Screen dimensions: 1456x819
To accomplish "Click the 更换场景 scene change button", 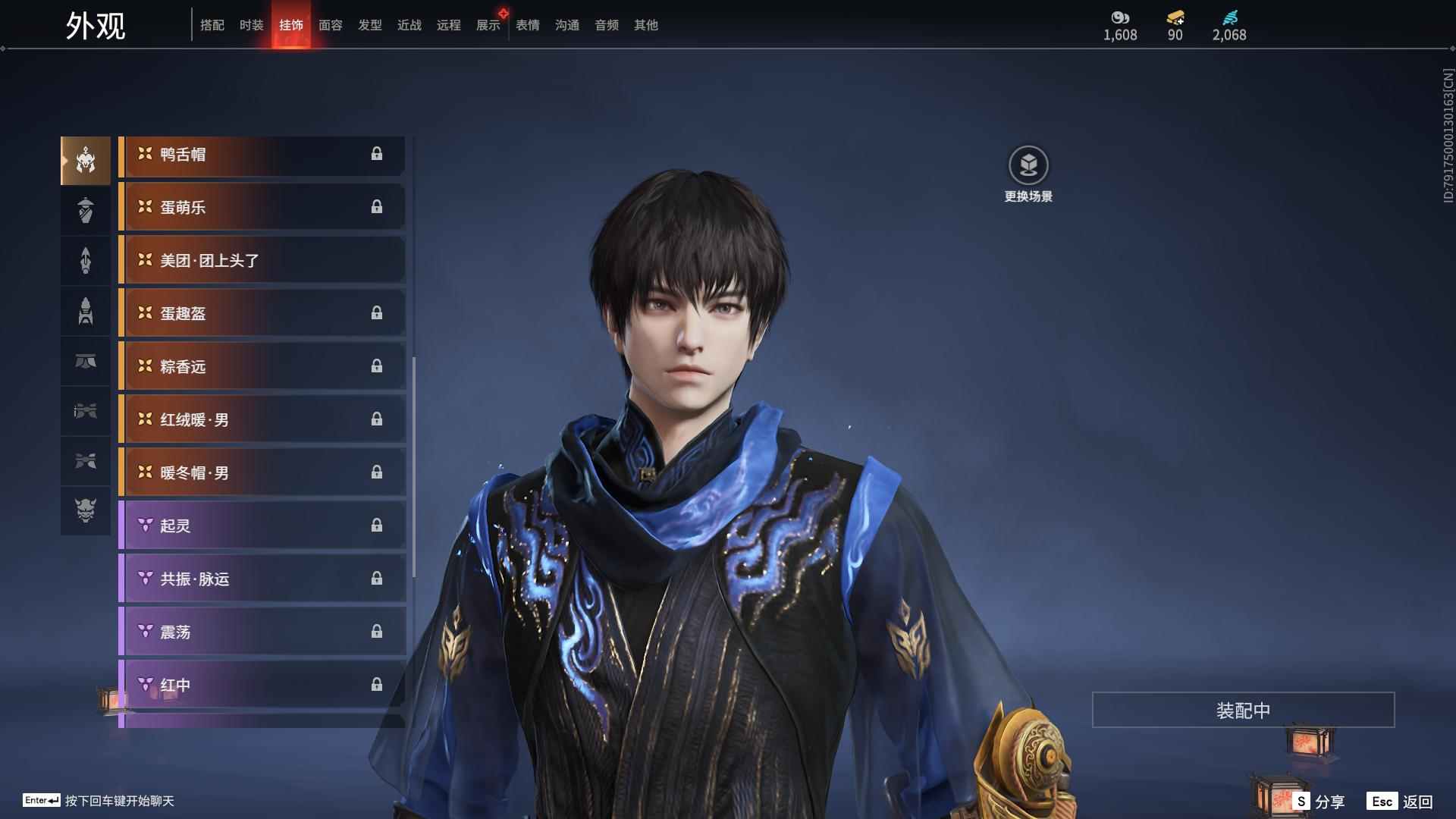I will click(1028, 166).
